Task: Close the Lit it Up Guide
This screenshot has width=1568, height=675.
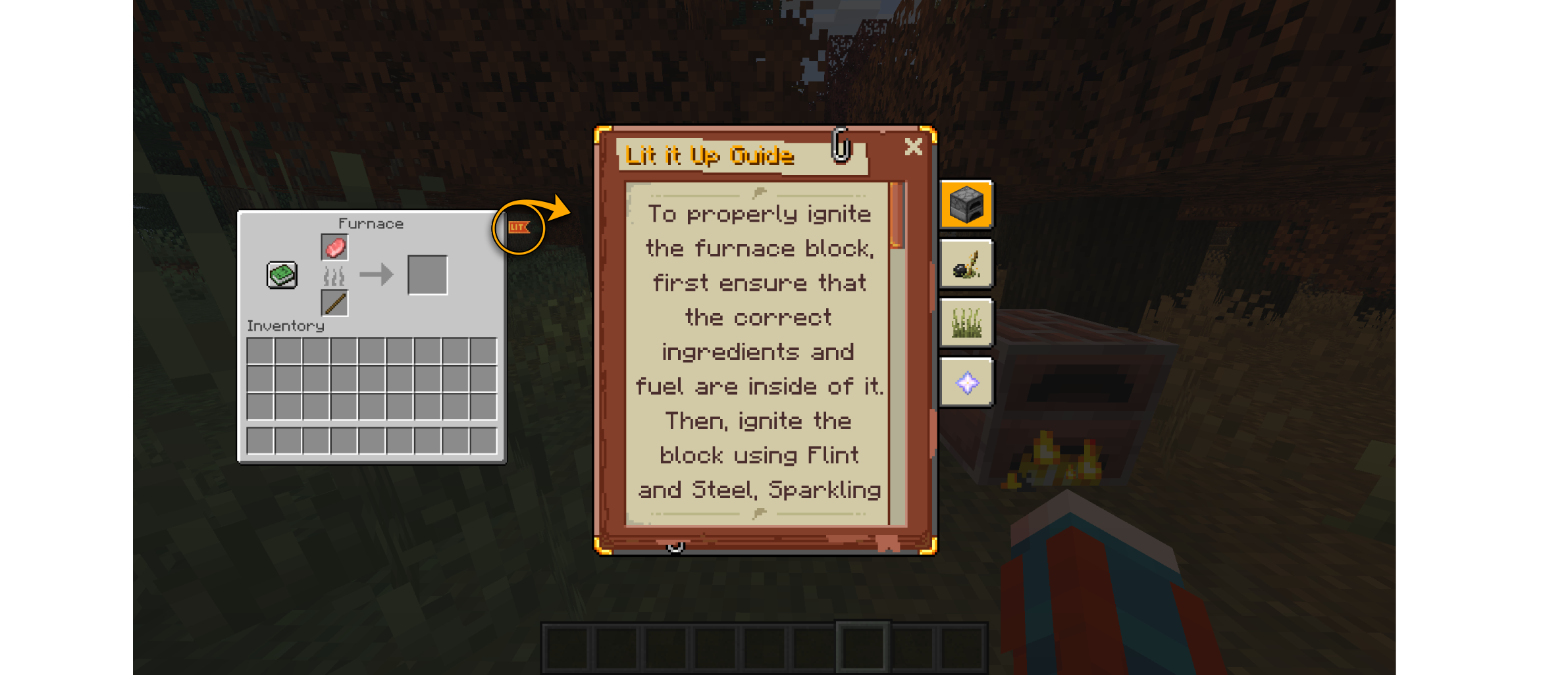Action: click(913, 147)
